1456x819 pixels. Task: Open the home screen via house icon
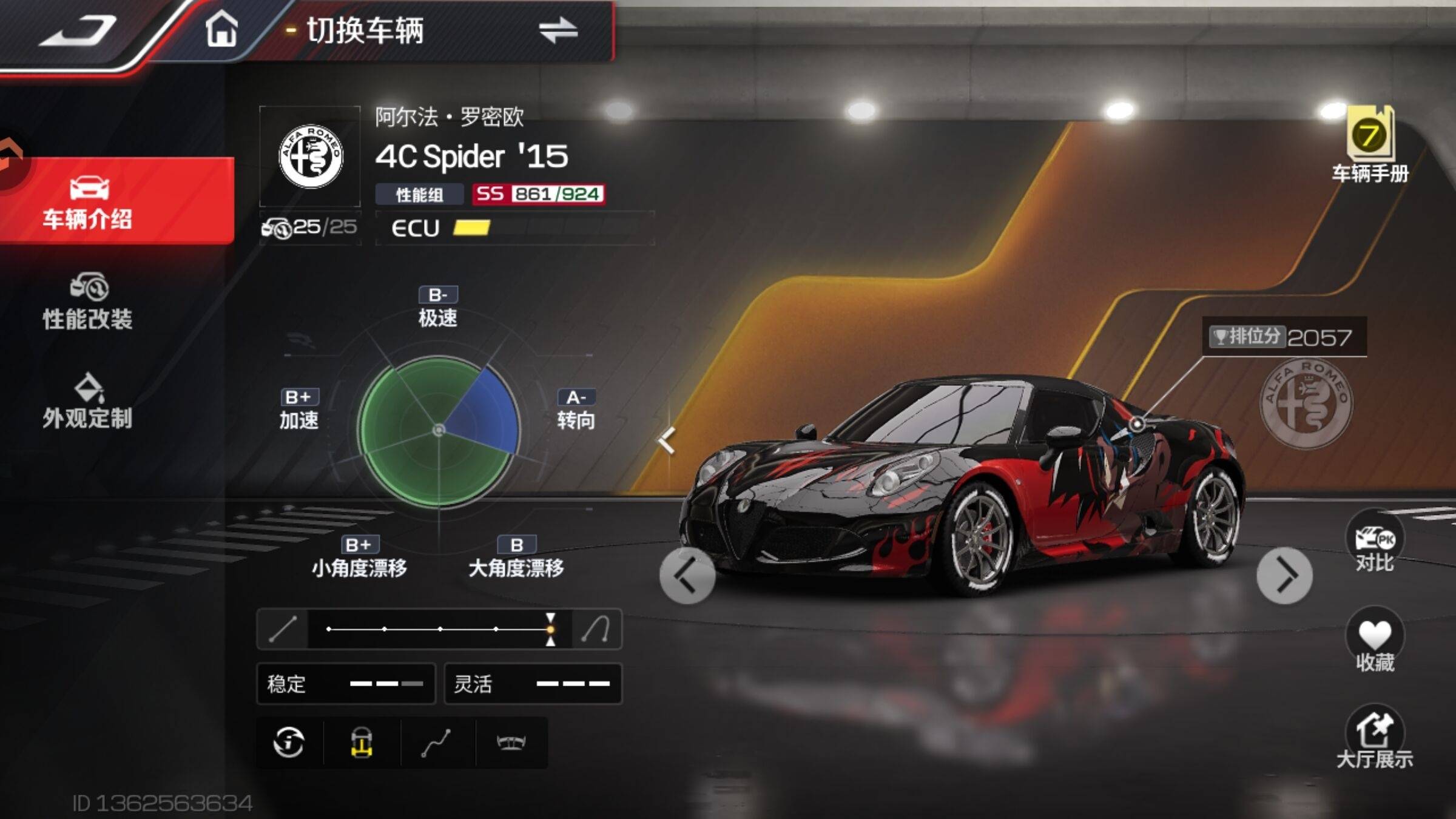pos(221,29)
